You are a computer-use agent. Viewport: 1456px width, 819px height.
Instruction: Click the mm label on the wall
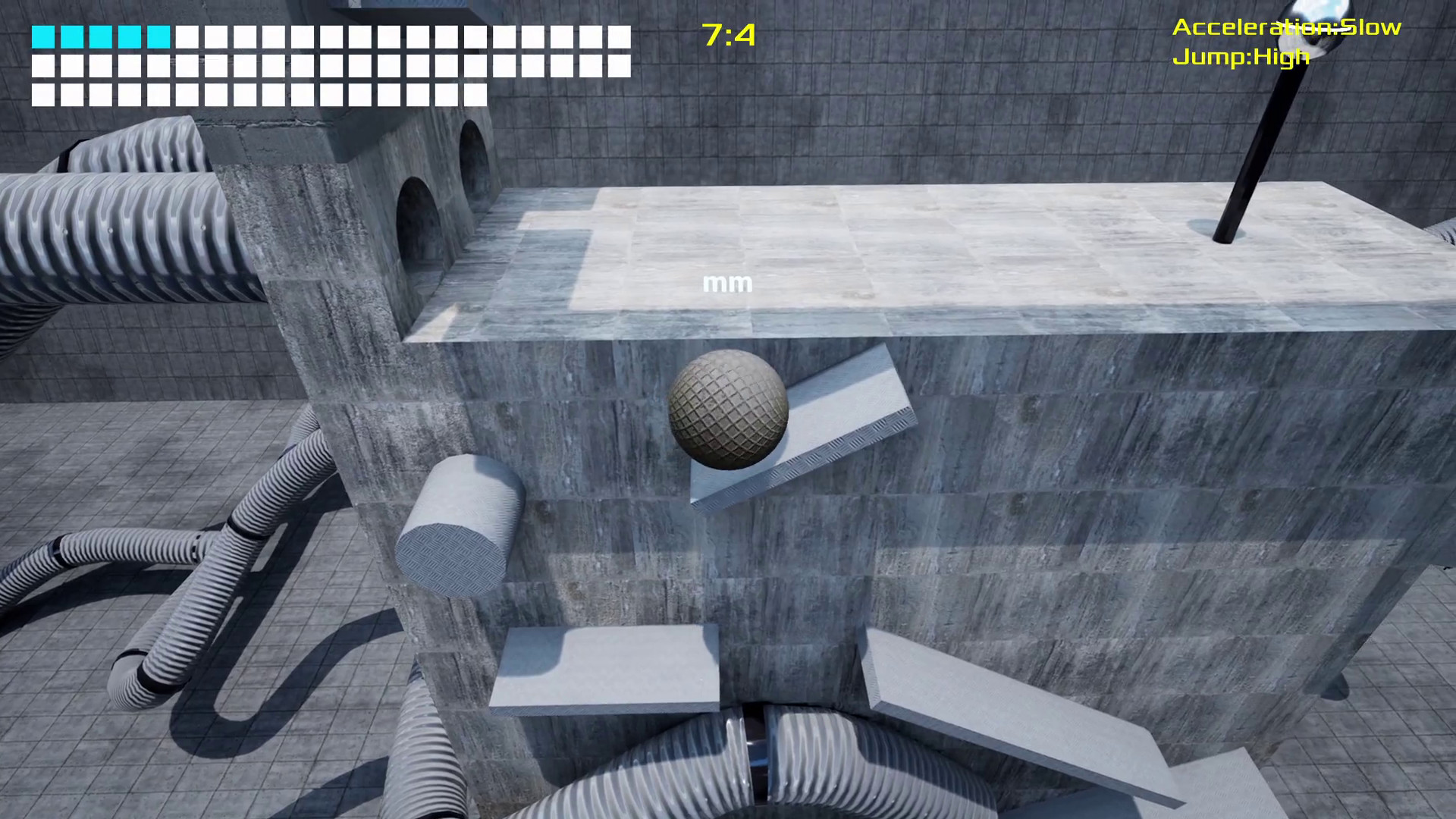[727, 283]
